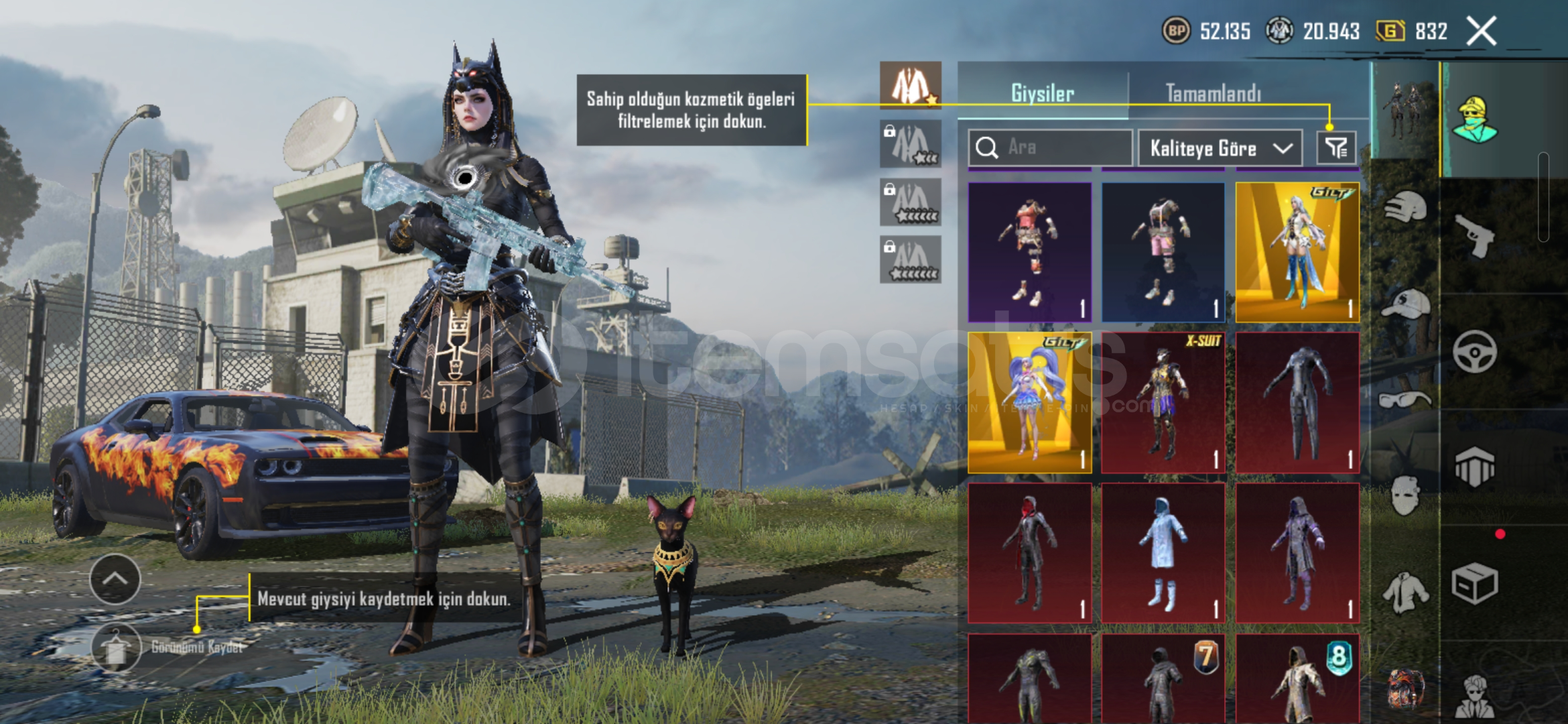Open the Kaliteye Göre sort dropdown
Image resolution: width=1568 pixels, height=724 pixels.
(x=1220, y=147)
